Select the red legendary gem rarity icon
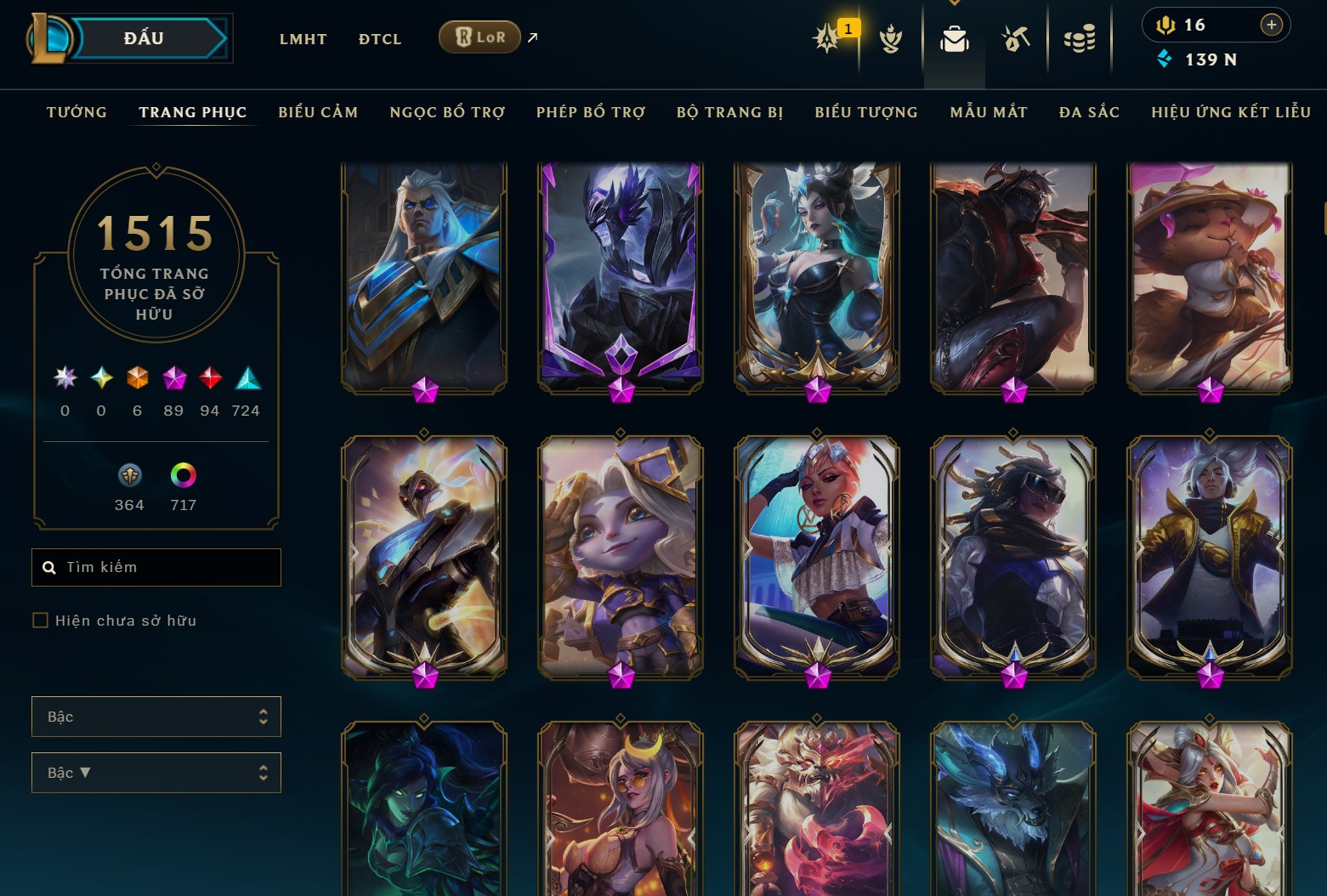This screenshot has height=896, width=1327. 210,380
